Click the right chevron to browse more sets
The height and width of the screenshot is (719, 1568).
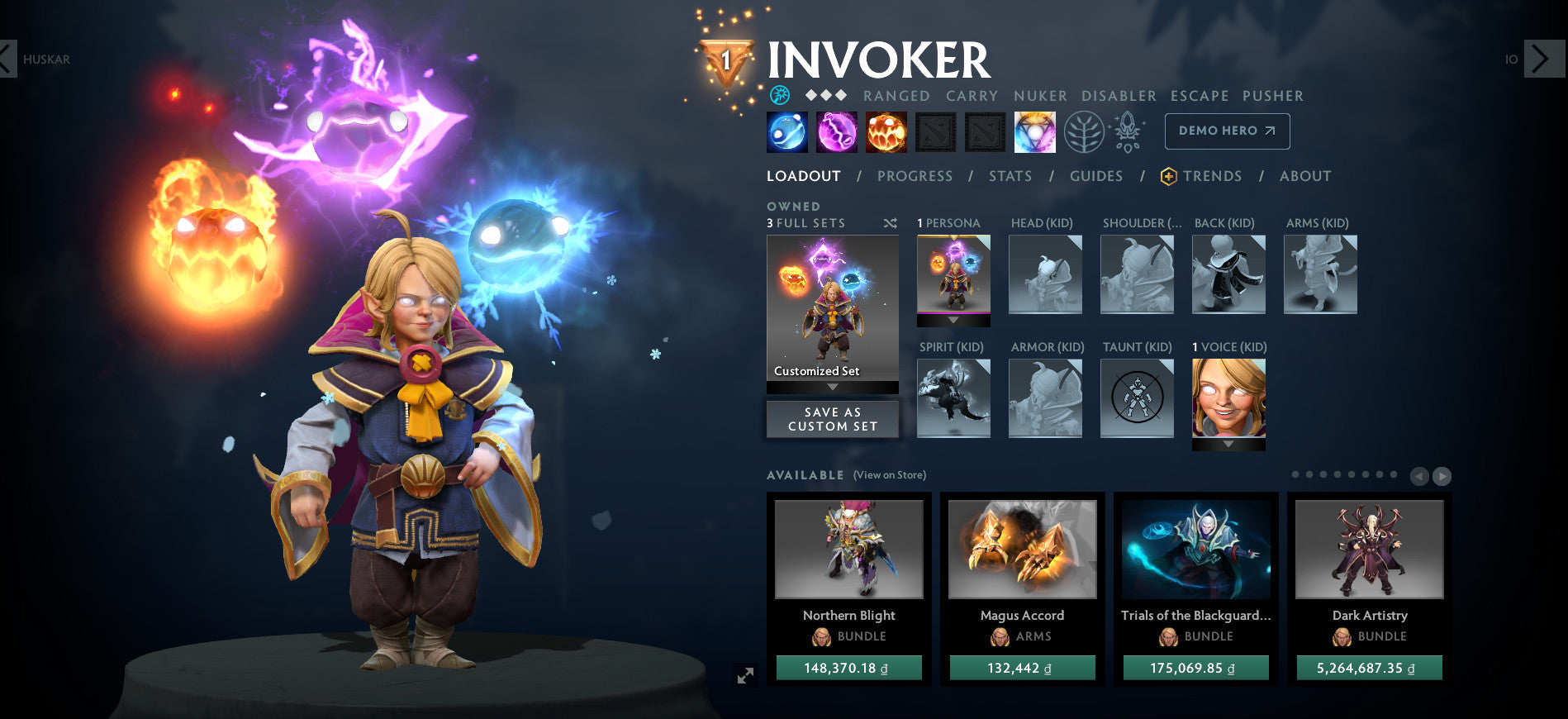[1442, 477]
